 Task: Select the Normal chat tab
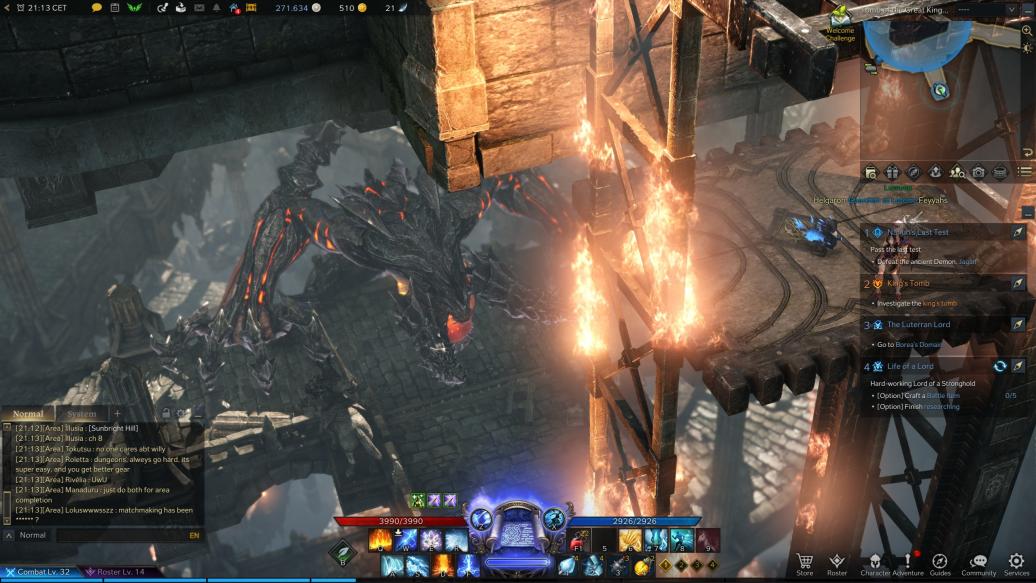[x=28, y=414]
